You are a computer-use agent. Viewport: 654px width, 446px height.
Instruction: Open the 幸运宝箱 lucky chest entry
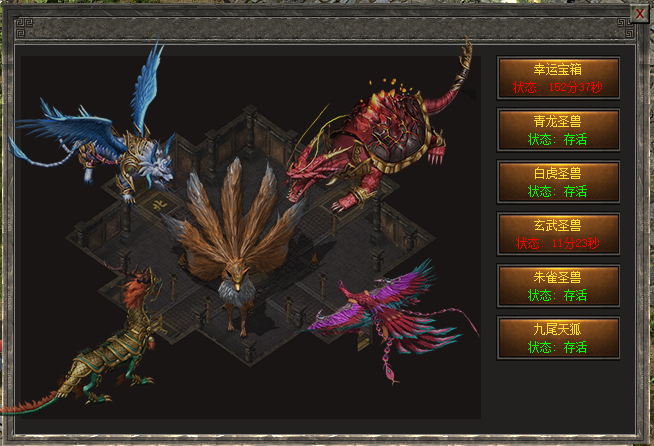558,77
